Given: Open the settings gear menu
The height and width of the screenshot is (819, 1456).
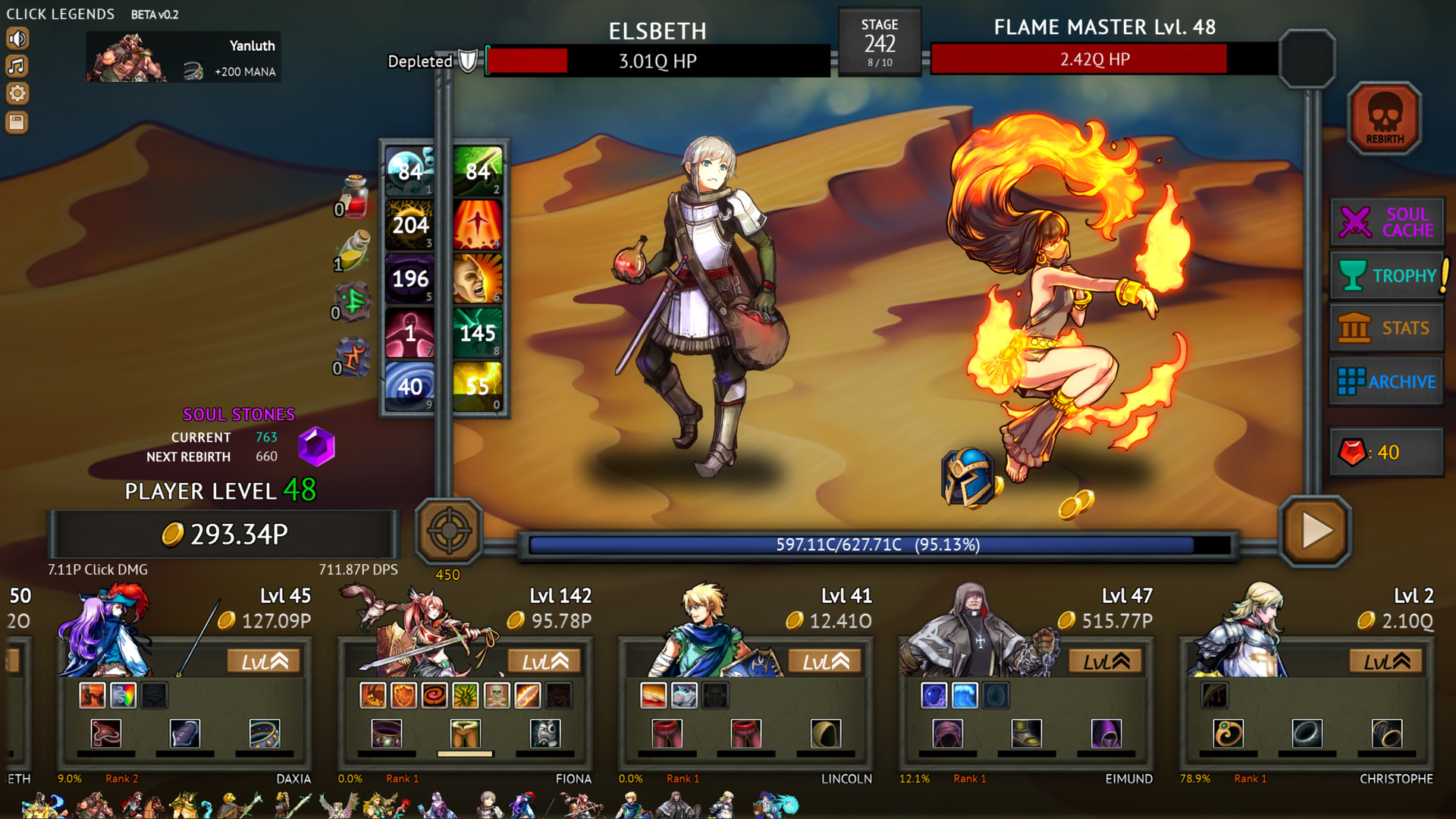Looking at the screenshot, I should point(17,93).
